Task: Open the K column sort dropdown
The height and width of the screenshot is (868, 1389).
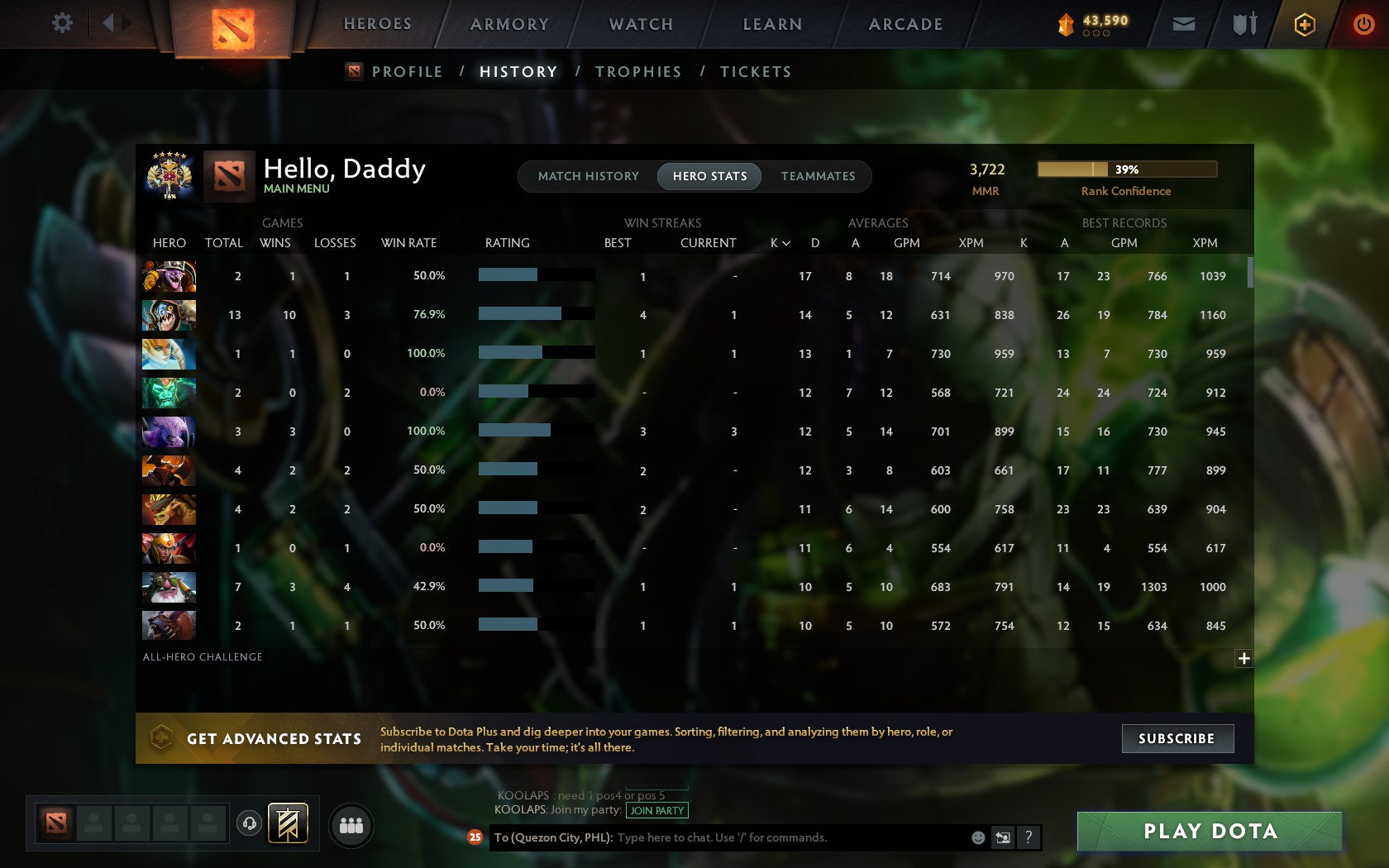Action: tap(778, 243)
